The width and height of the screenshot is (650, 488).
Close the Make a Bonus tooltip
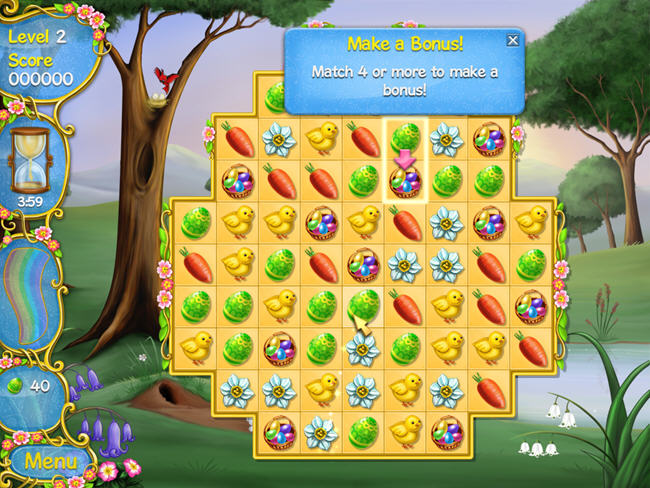pyautogui.click(x=513, y=40)
